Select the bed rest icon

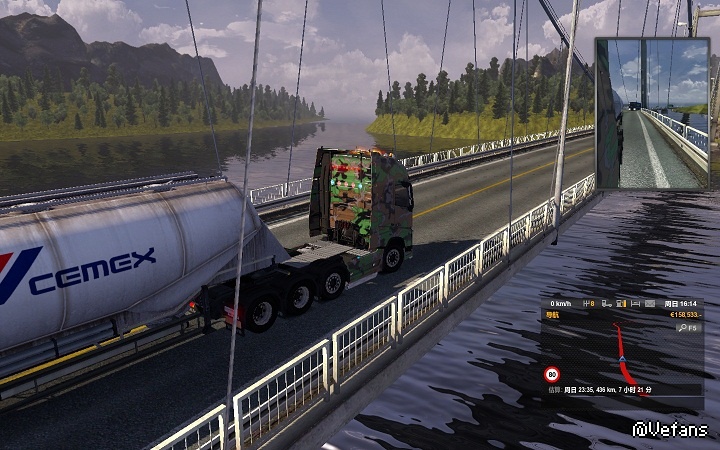[635, 304]
